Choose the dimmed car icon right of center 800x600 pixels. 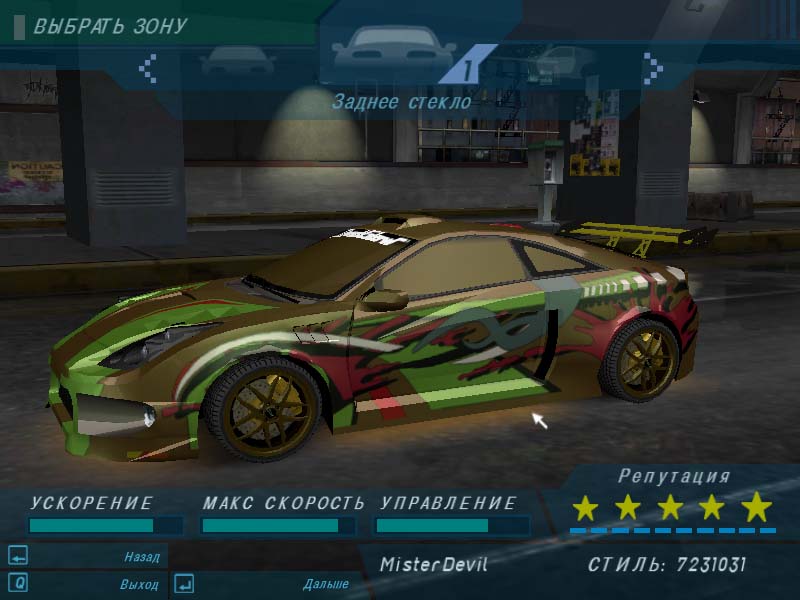(560, 62)
